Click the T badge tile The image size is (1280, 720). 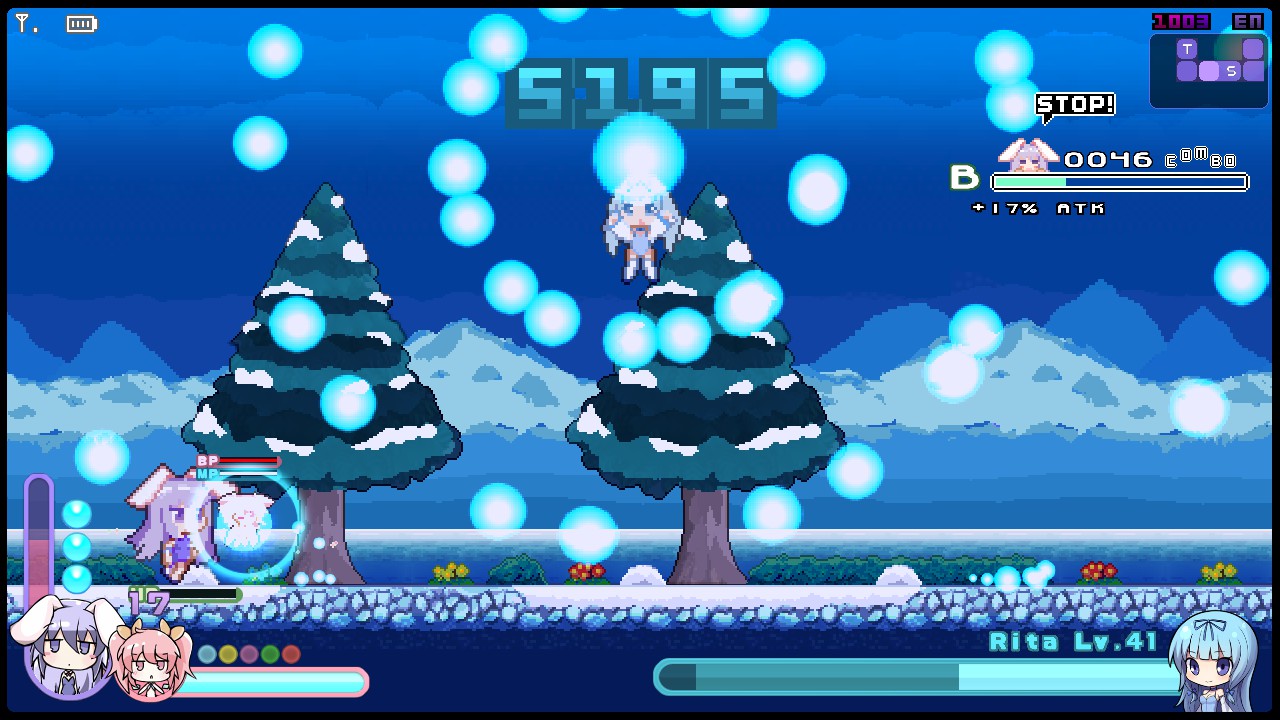pos(1186,46)
